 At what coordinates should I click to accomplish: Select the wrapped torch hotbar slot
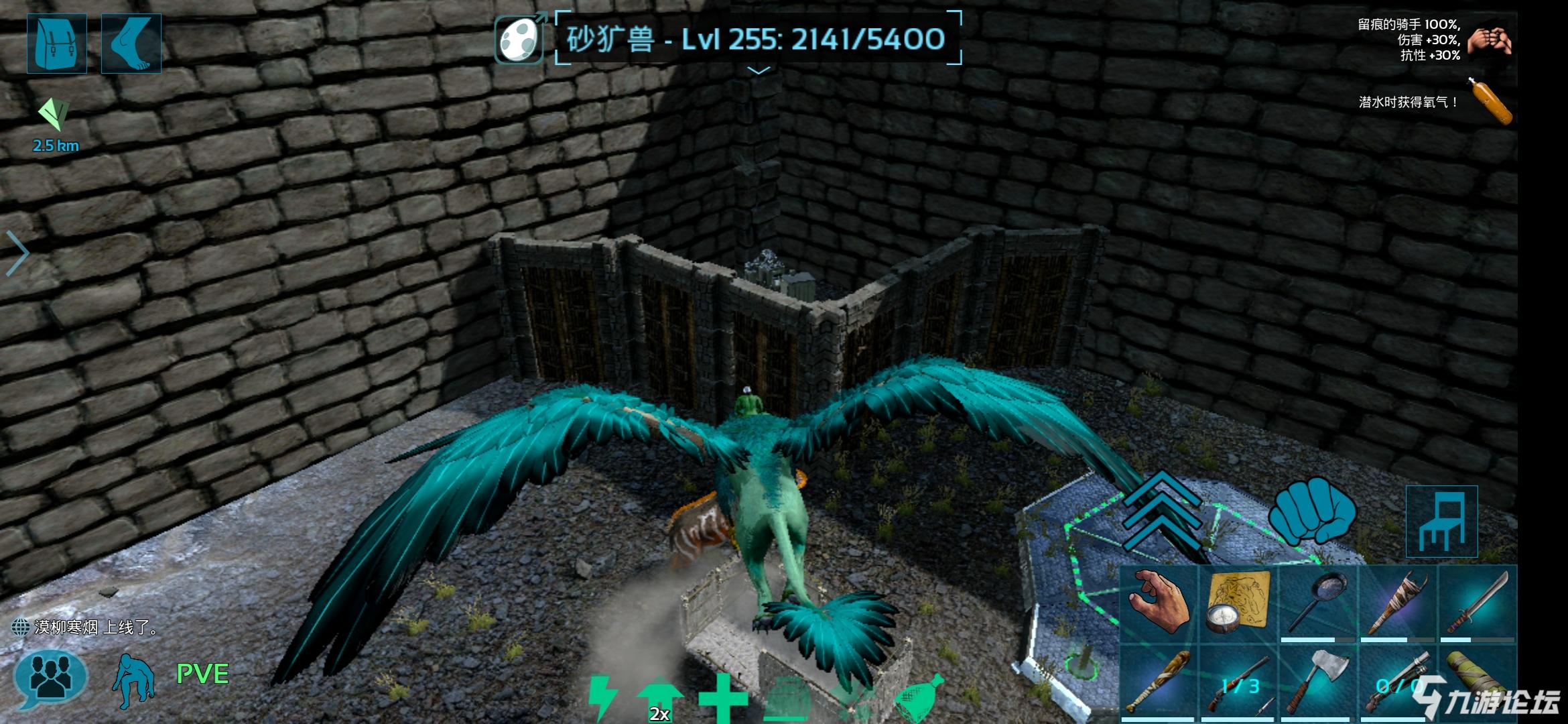click(1397, 603)
